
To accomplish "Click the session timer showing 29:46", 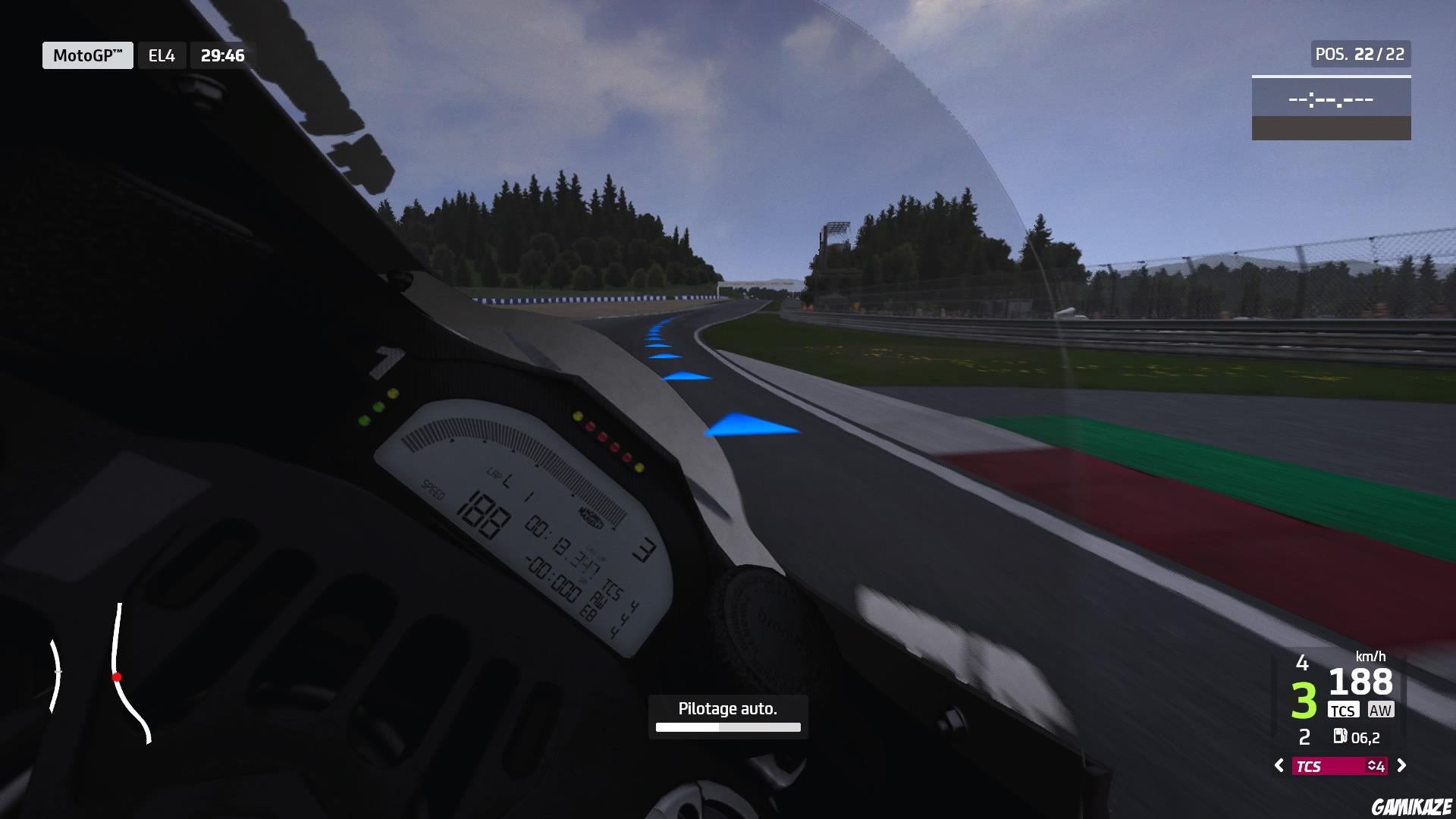I will point(223,54).
